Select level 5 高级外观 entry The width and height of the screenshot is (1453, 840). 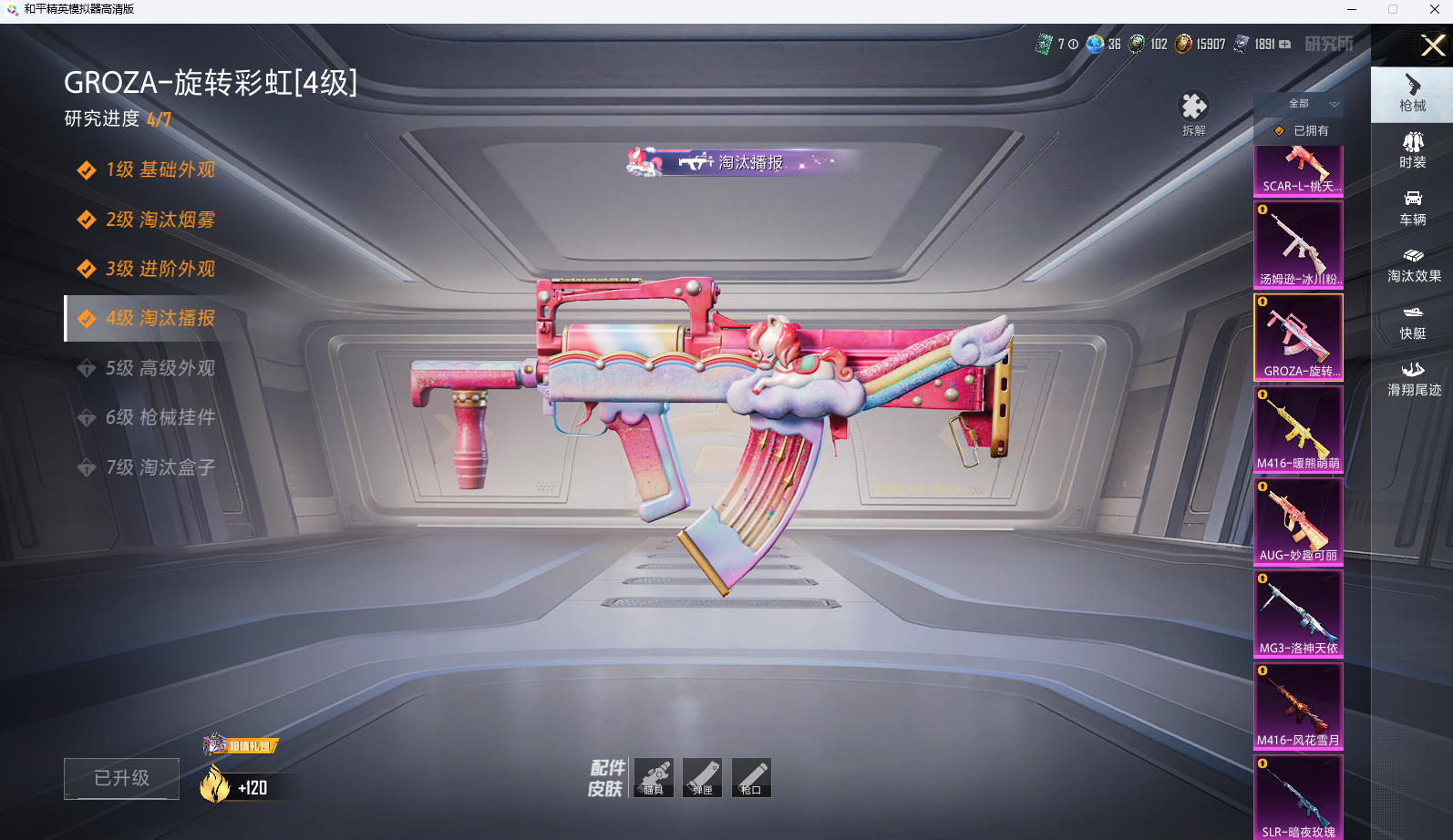pos(160,368)
